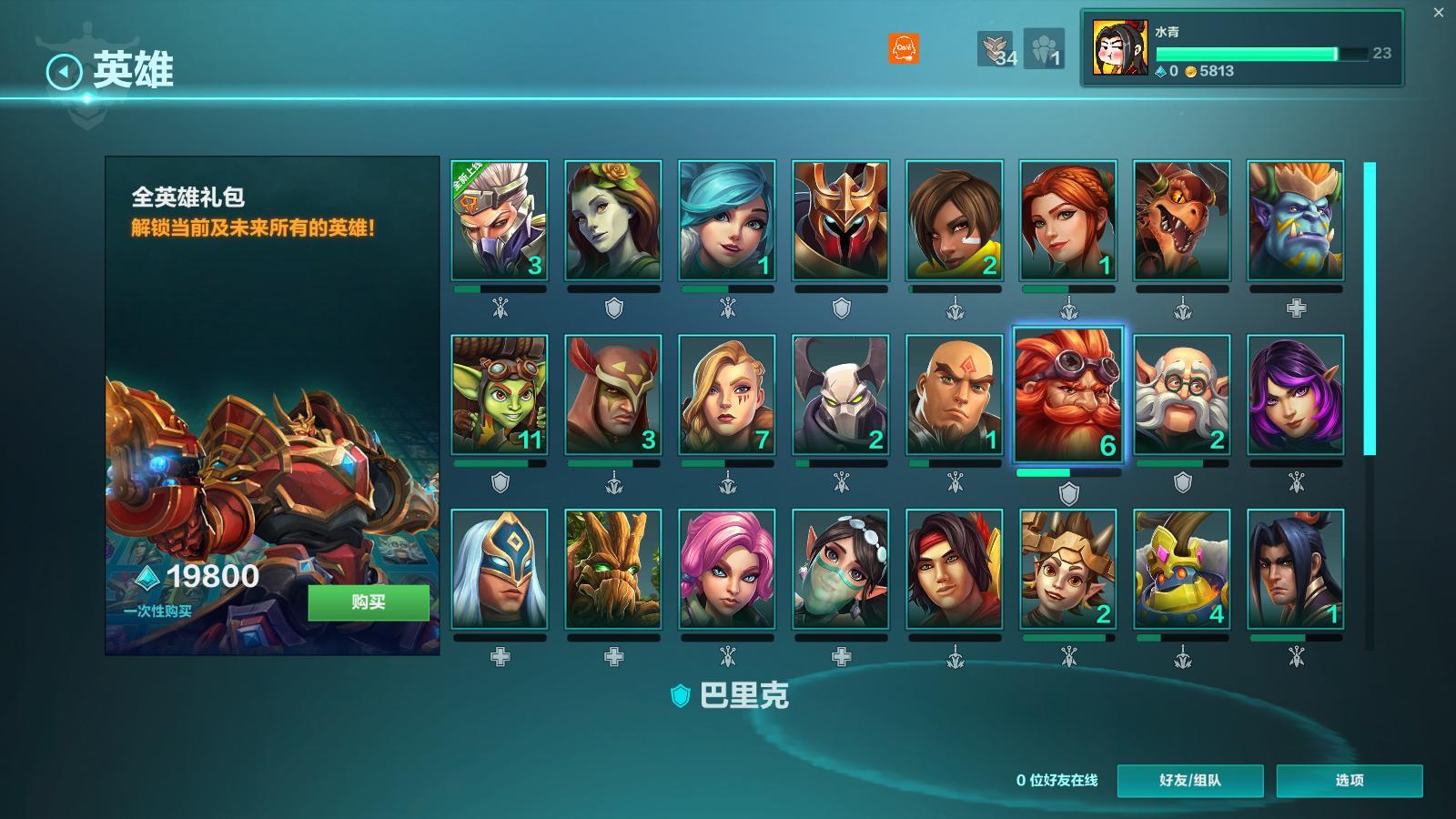Go back using the arrow beside 英雄
Viewport: 1456px width, 819px height.
64,71
